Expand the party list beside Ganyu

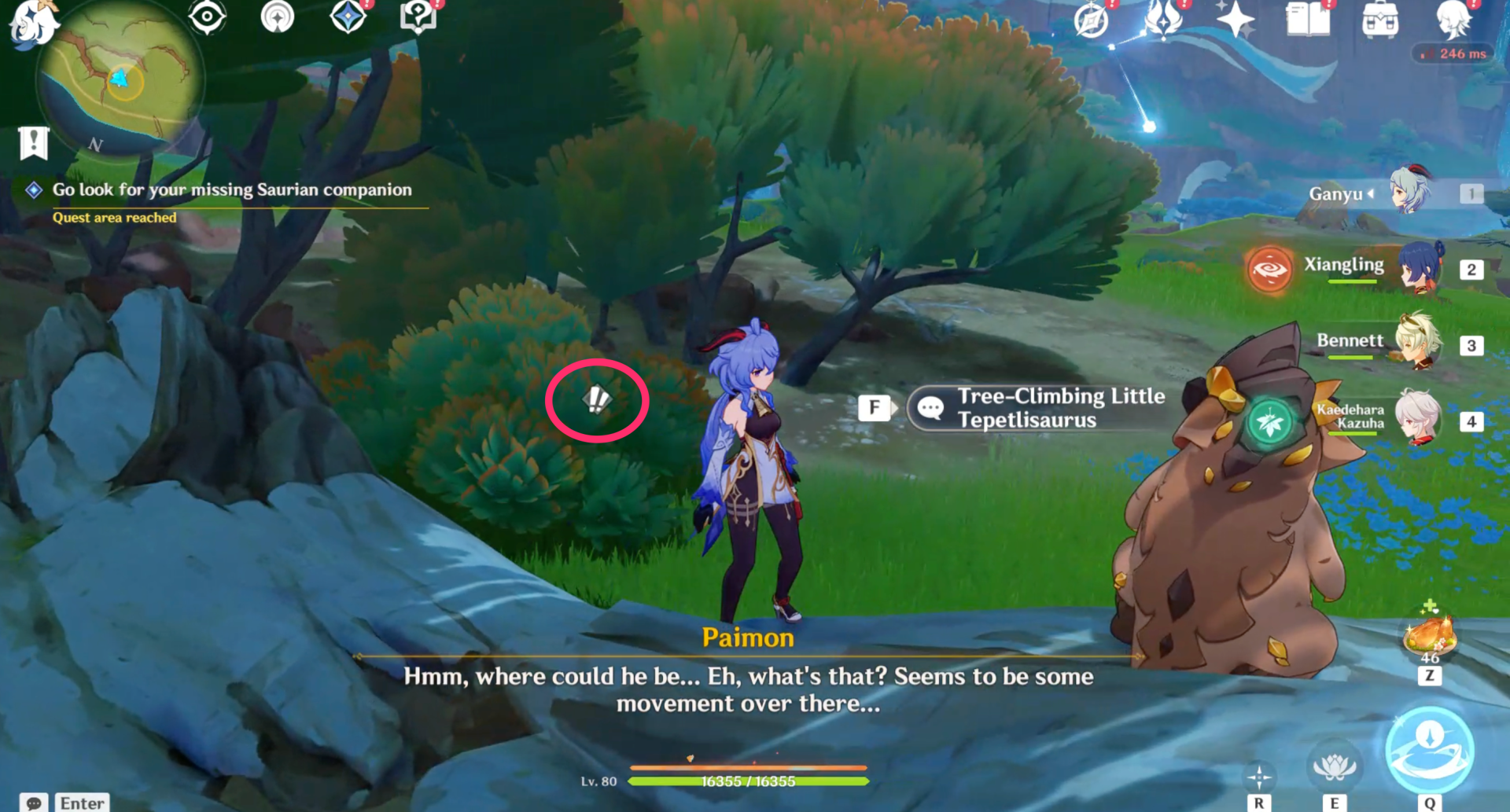[1372, 194]
